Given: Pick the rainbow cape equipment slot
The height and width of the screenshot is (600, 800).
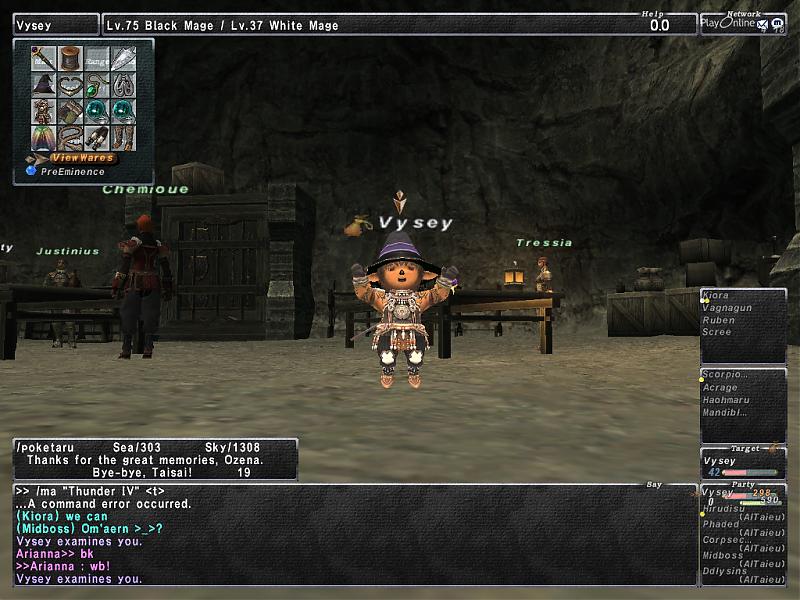Looking at the screenshot, I should [x=44, y=138].
